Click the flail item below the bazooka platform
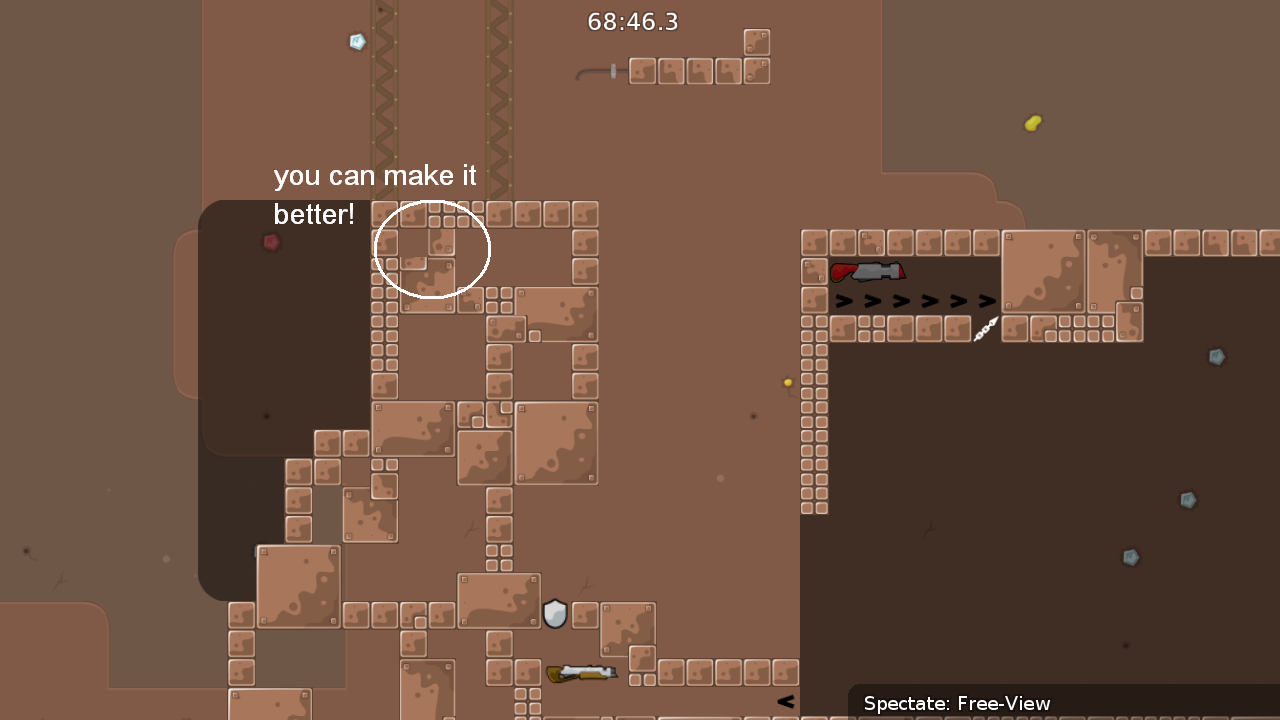 (x=984, y=331)
